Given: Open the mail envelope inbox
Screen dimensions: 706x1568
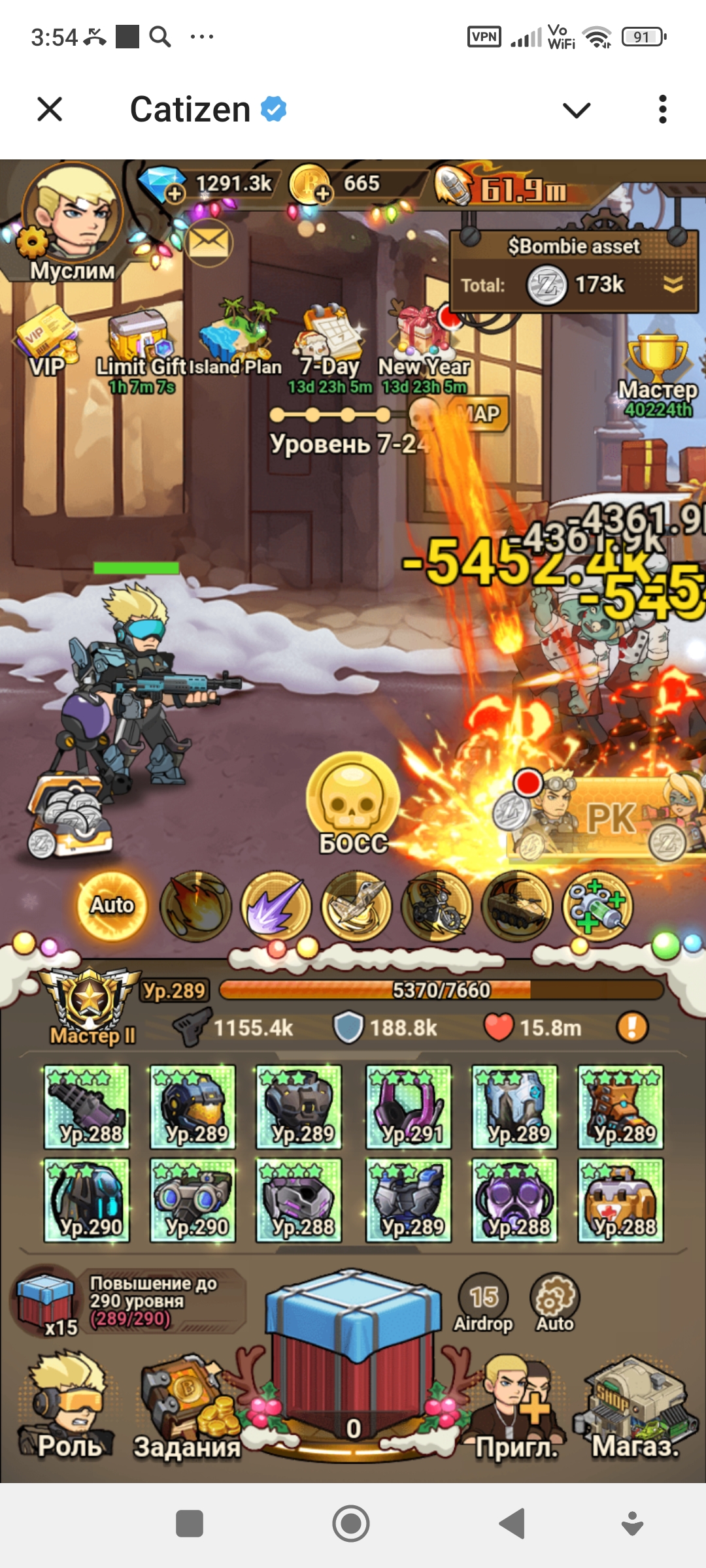Looking at the screenshot, I should [x=209, y=242].
